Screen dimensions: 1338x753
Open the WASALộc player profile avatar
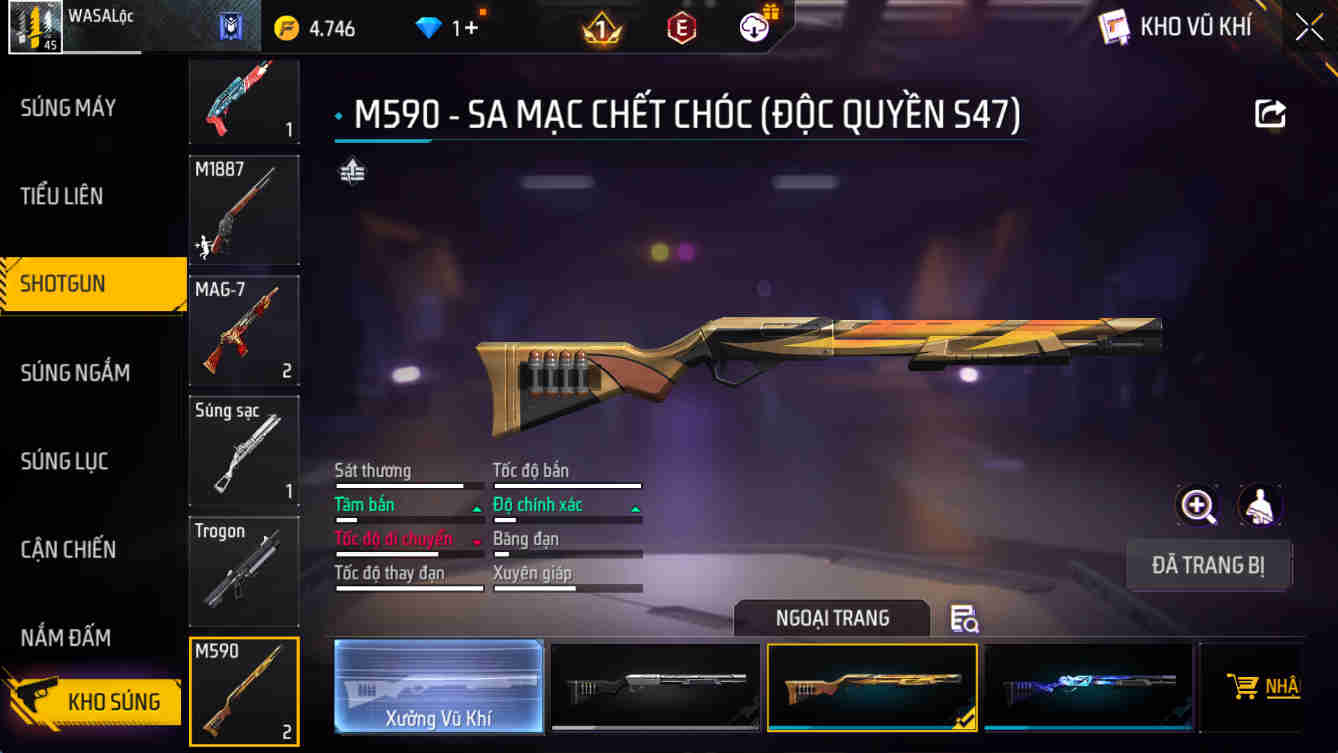coord(36,26)
